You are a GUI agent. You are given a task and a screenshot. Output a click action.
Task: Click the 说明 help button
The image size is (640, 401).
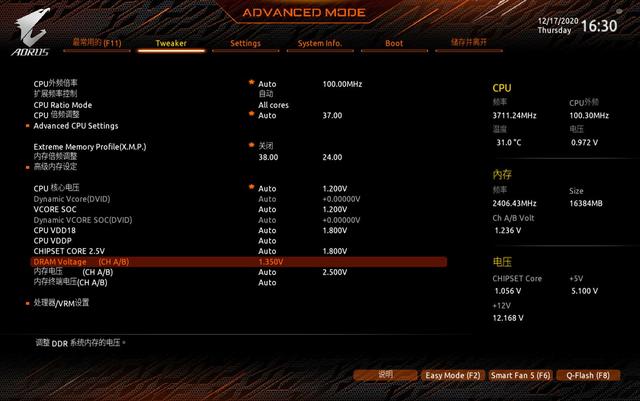pyautogui.click(x=385, y=375)
